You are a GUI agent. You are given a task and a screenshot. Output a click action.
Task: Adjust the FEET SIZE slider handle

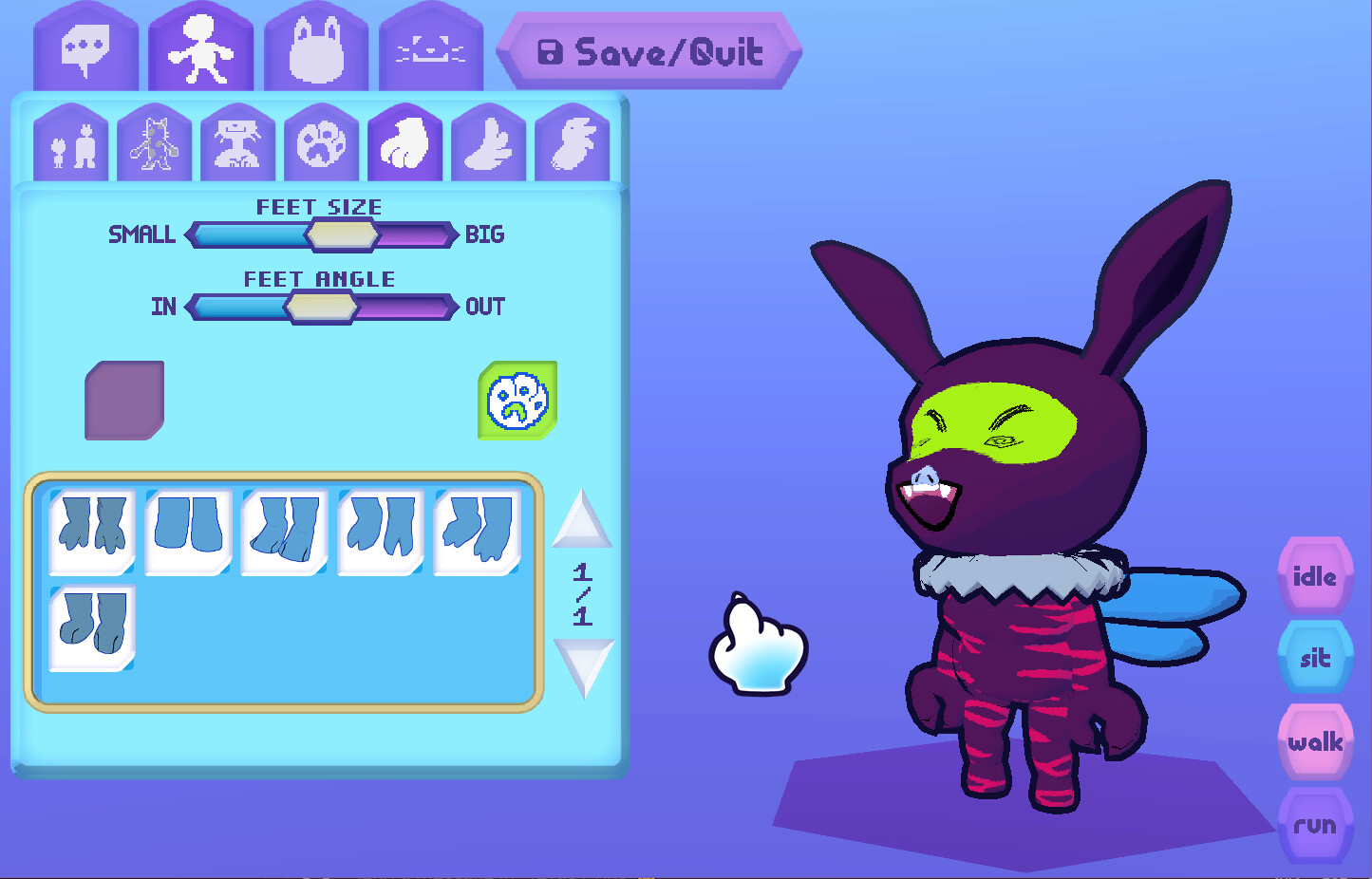(x=342, y=234)
